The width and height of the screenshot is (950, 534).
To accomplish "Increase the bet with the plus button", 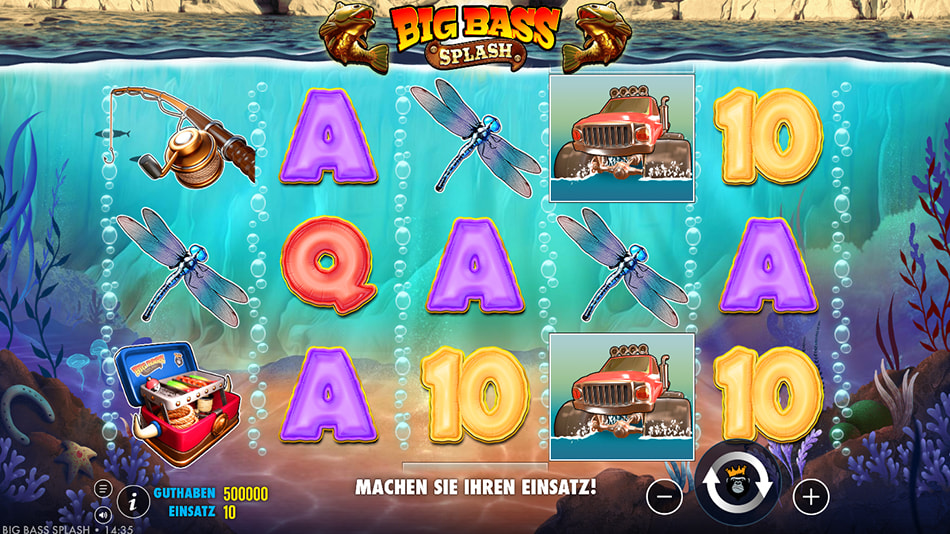I will pos(811,494).
